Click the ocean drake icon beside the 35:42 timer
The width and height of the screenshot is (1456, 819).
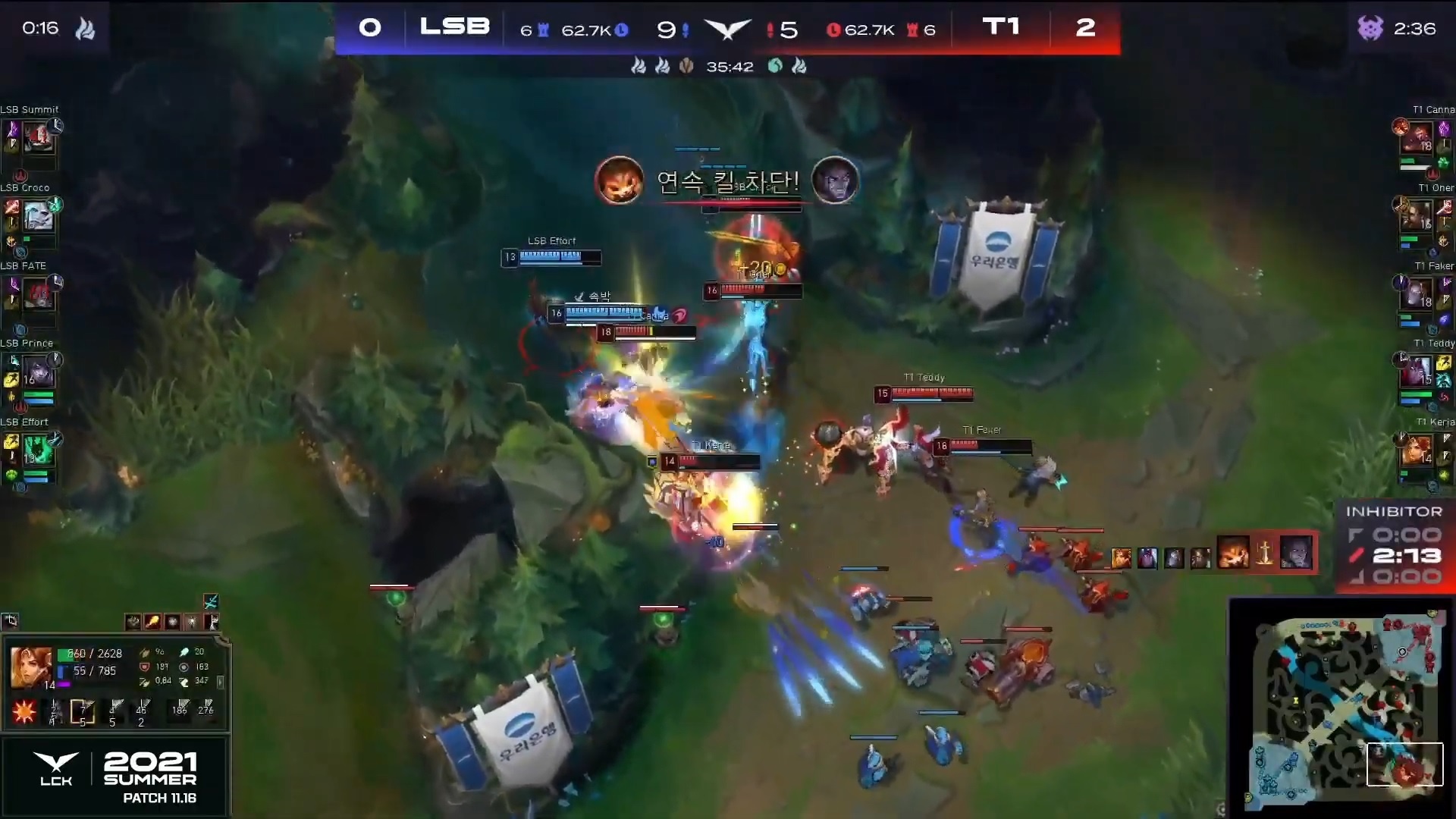[x=775, y=67]
